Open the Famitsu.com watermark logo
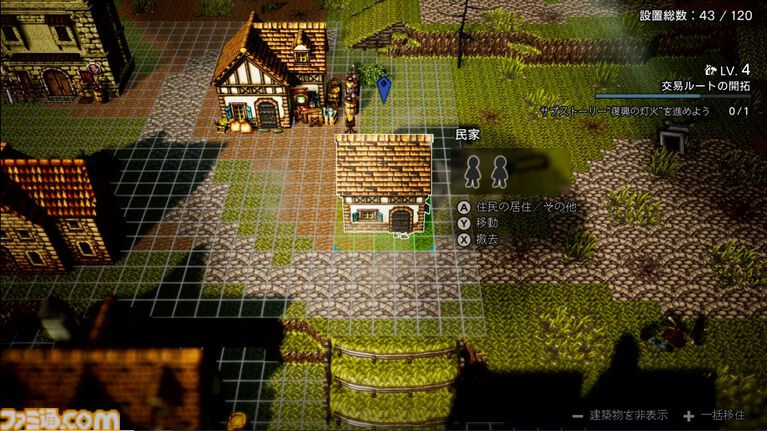 (x=59, y=417)
